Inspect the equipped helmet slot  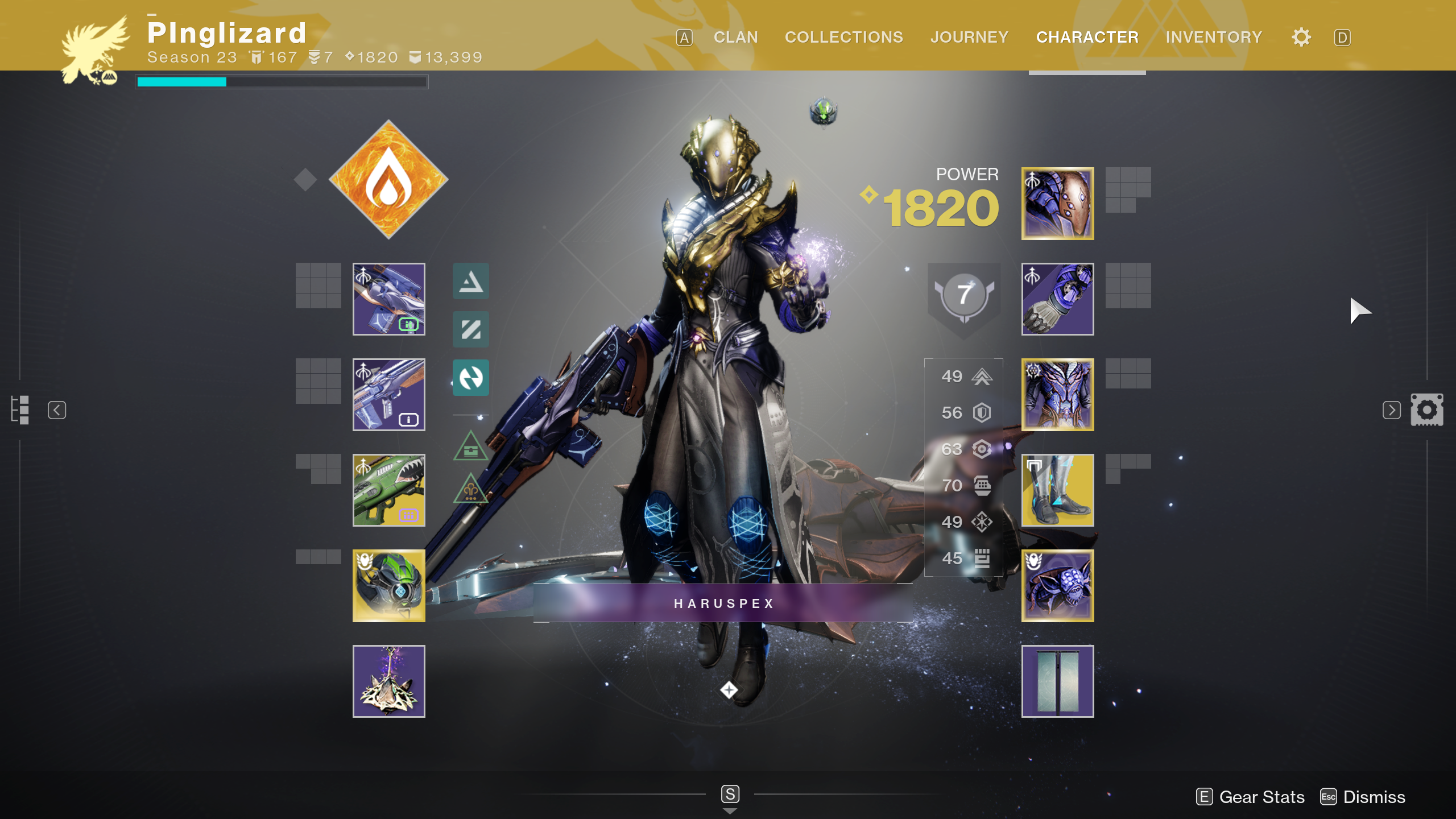point(1057,204)
